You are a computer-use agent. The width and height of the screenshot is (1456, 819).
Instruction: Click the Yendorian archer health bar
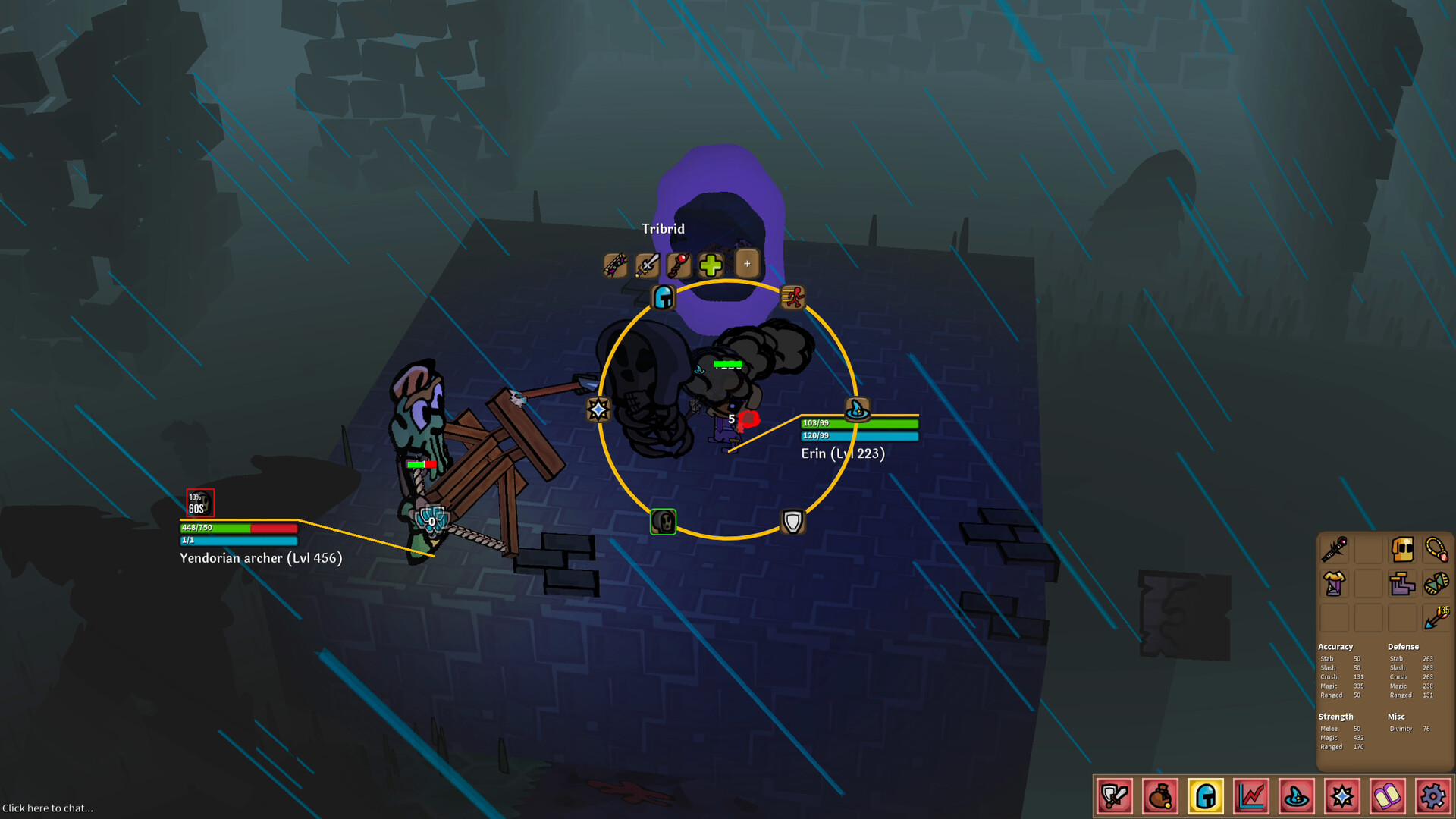click(x=238, y=527)
